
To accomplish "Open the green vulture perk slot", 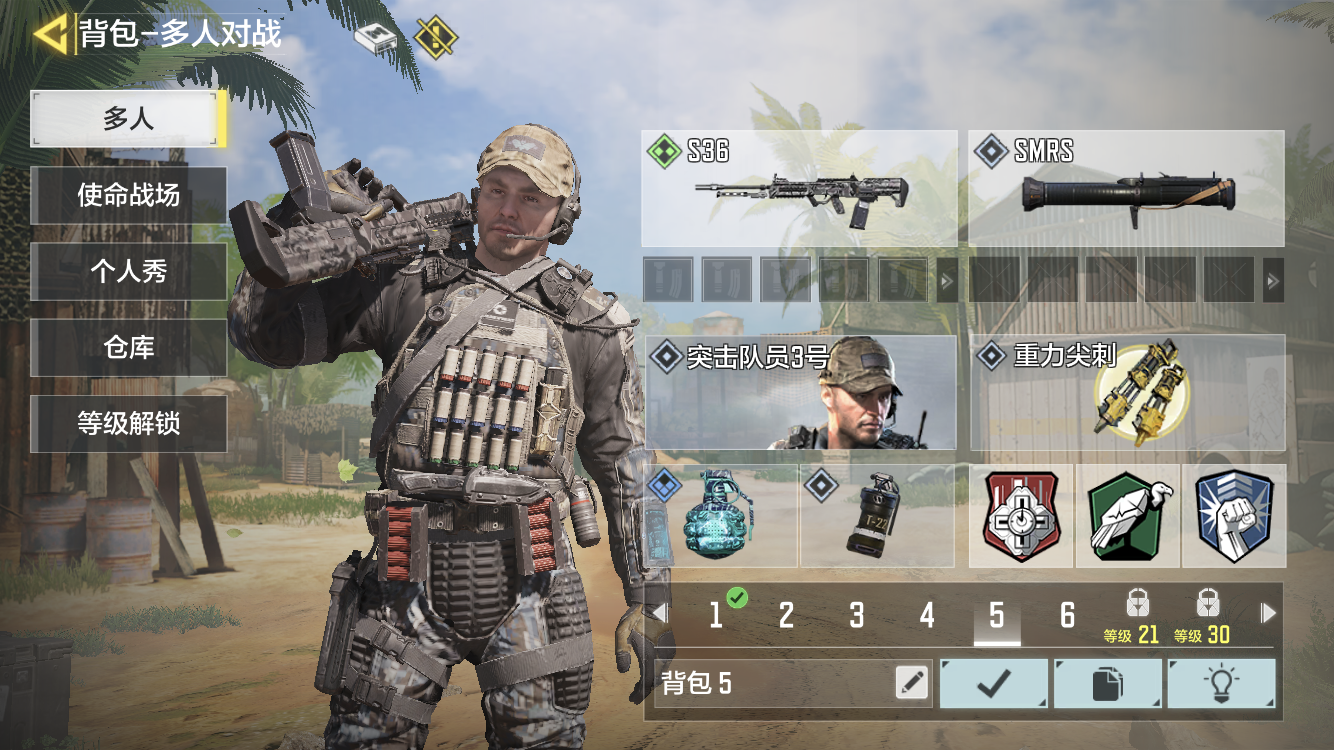I will 1128,516.
